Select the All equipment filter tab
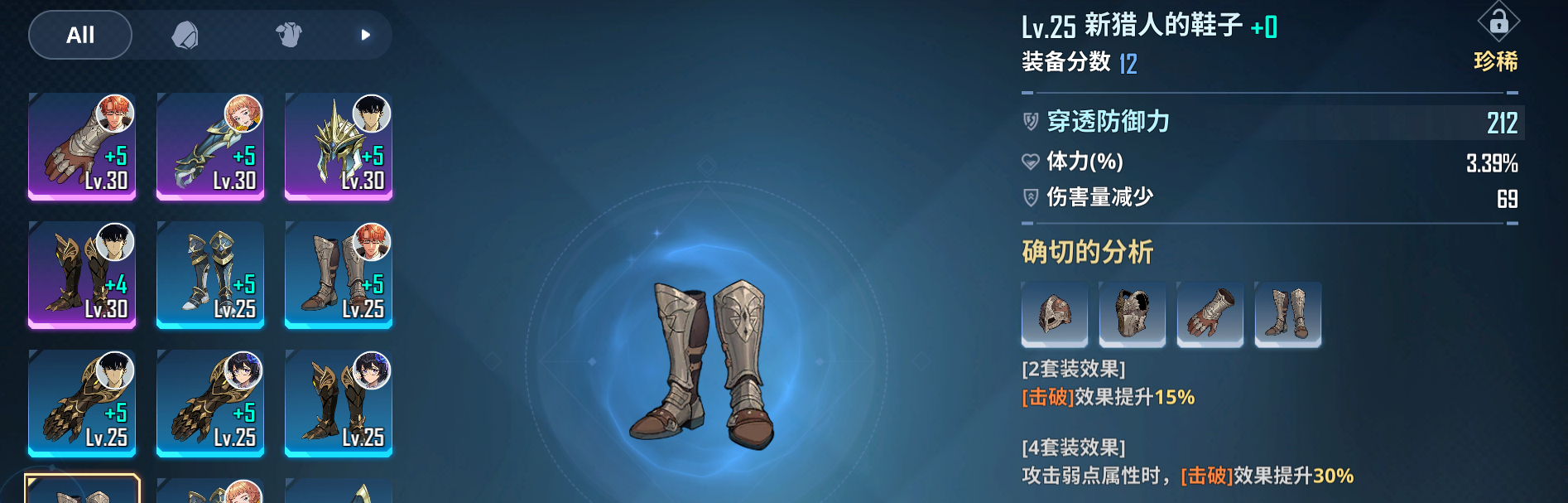1568x503 pixels. point(80,35)
